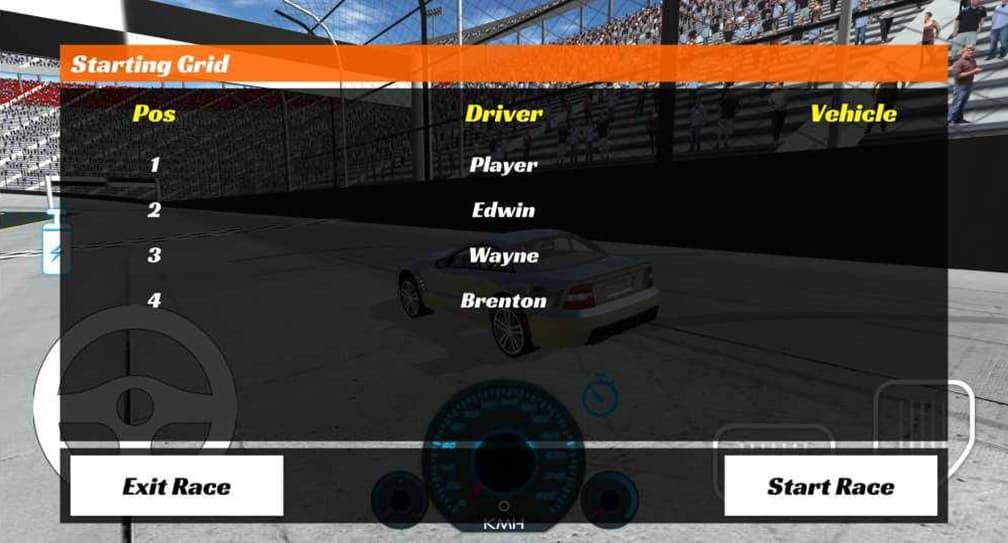Start the race
The height and width of the screenshot is (543, 1008).
pyautogui.click(x=830, y=486)
